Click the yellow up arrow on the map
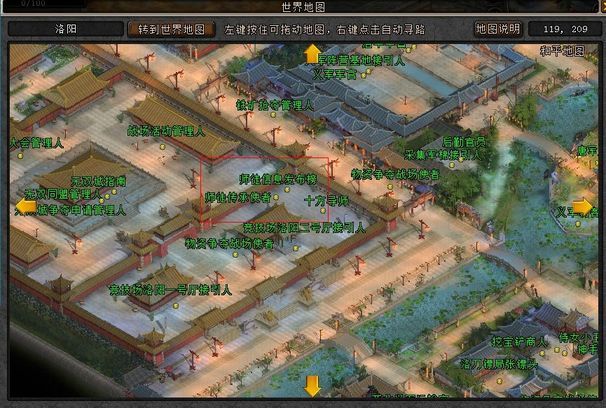Image resolution: width=606 pixels, height=408 pixels. [313, 53]
